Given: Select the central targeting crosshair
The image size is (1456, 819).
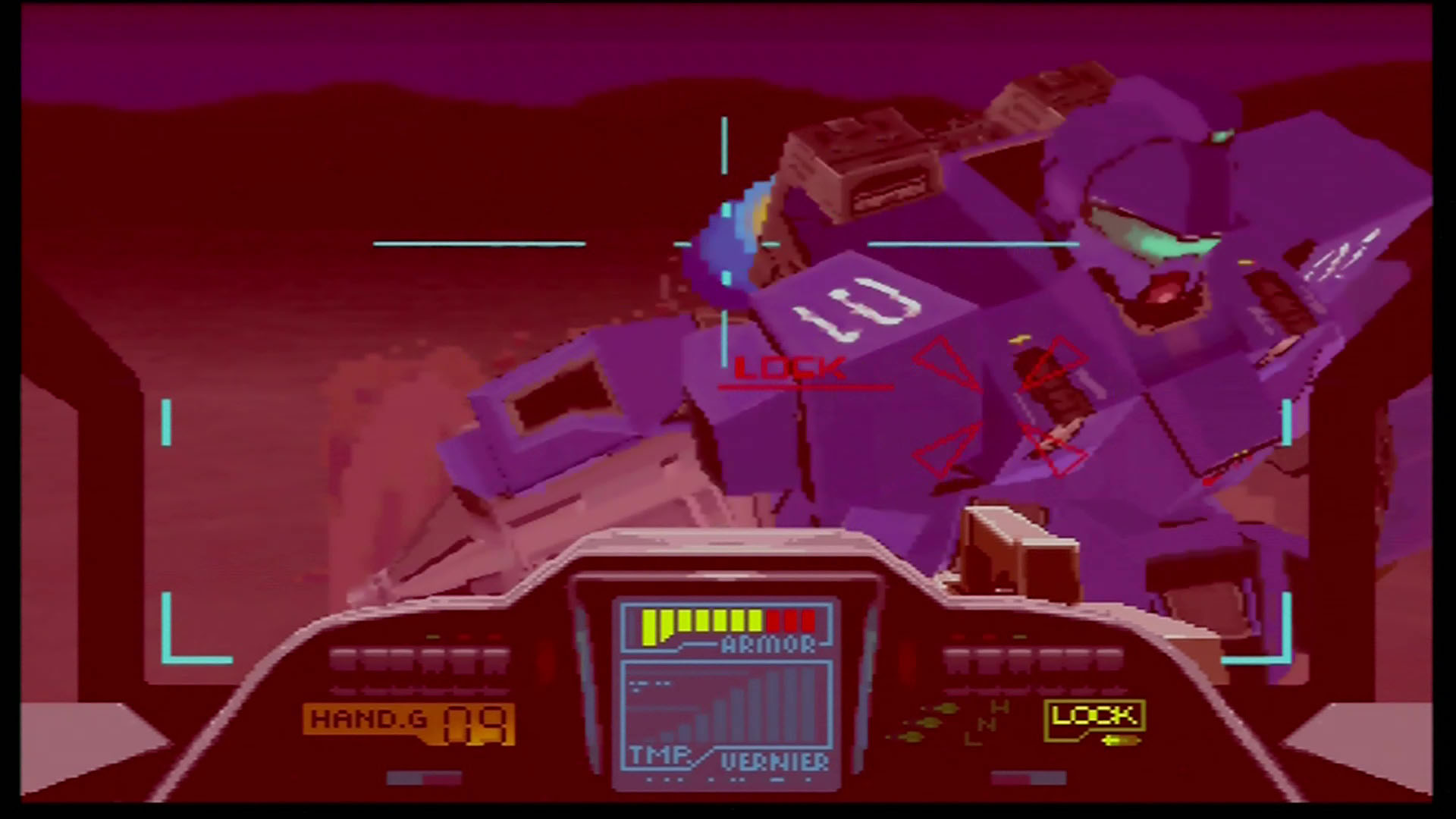Looking at the screenshot, I should (x=724, y=244).
